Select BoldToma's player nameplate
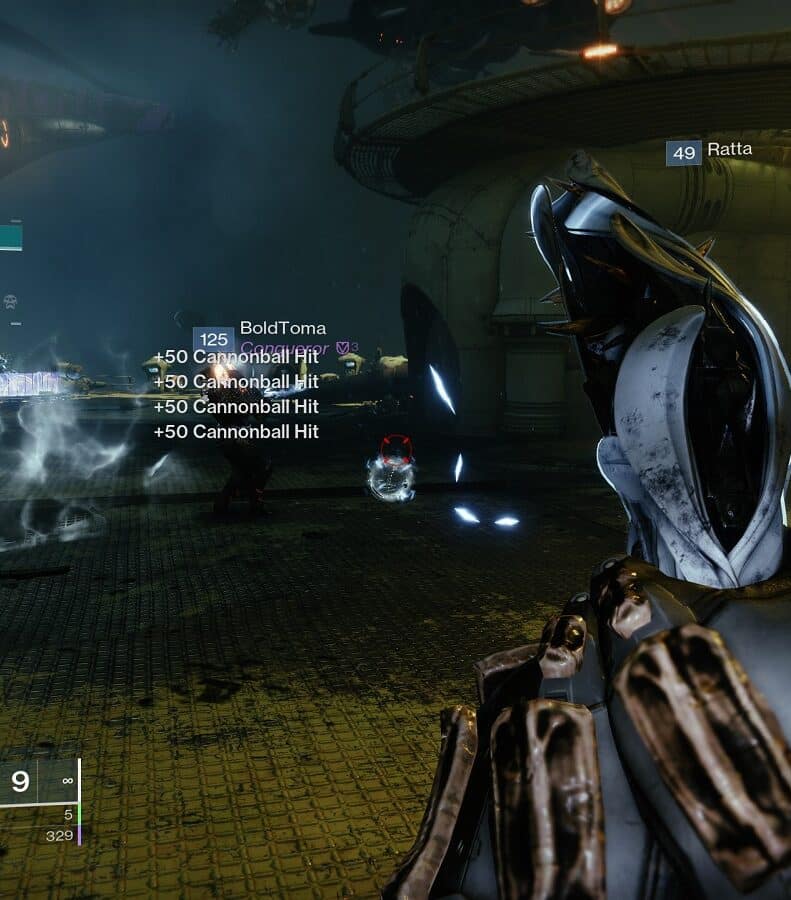This screenshot has height=900, width=791. [282, 328]
